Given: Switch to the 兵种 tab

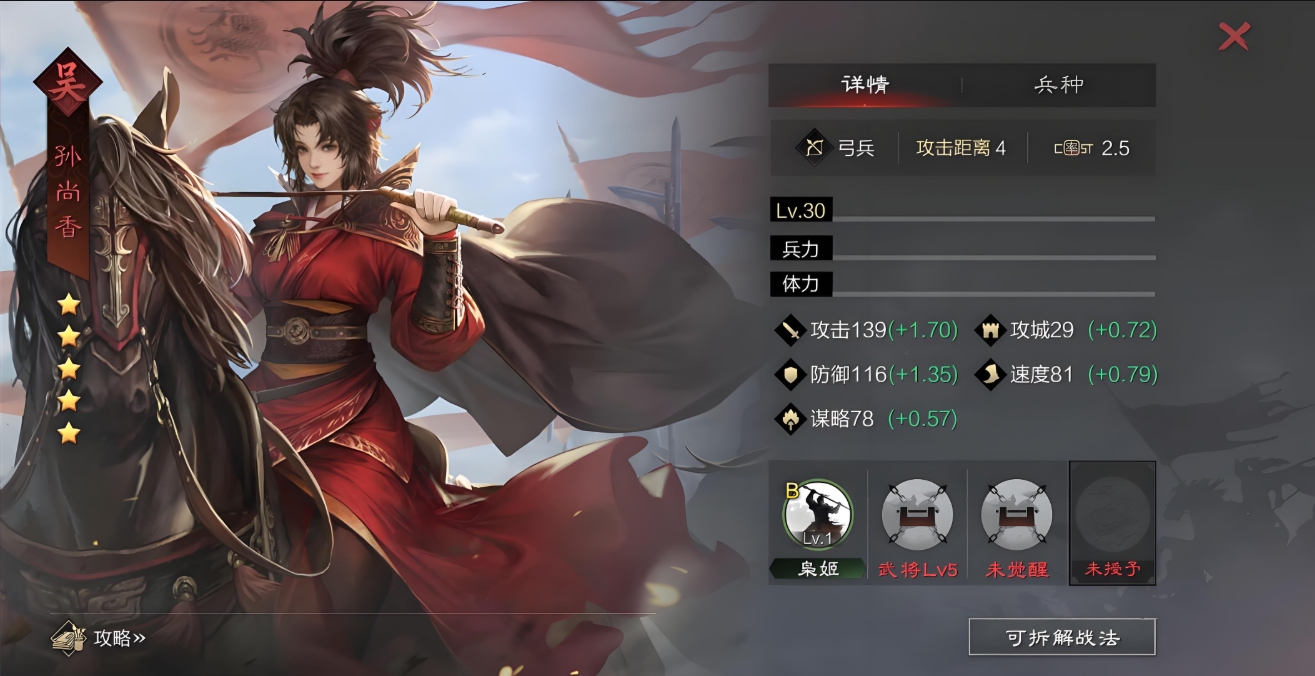Looking at the screenshot, I should point(1058,85).
